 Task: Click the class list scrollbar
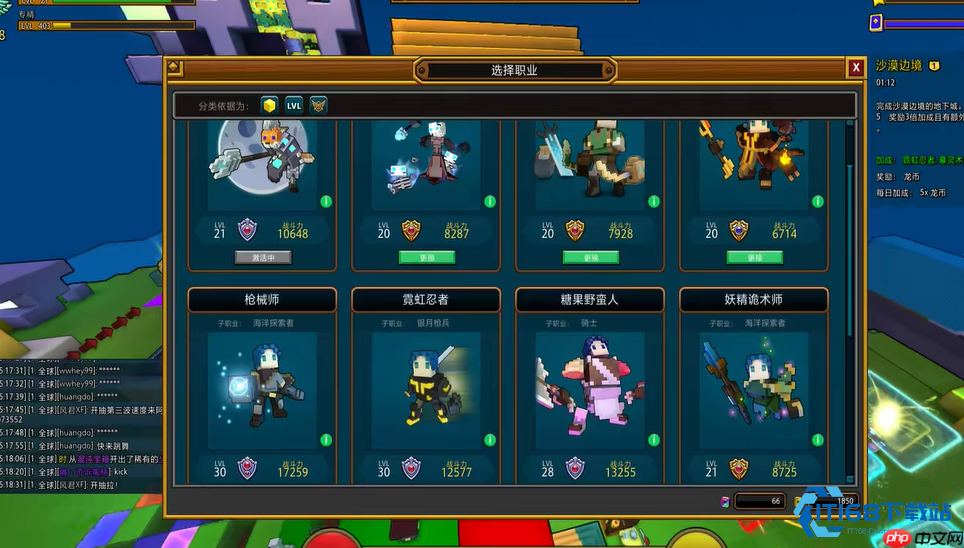[850, 230]
